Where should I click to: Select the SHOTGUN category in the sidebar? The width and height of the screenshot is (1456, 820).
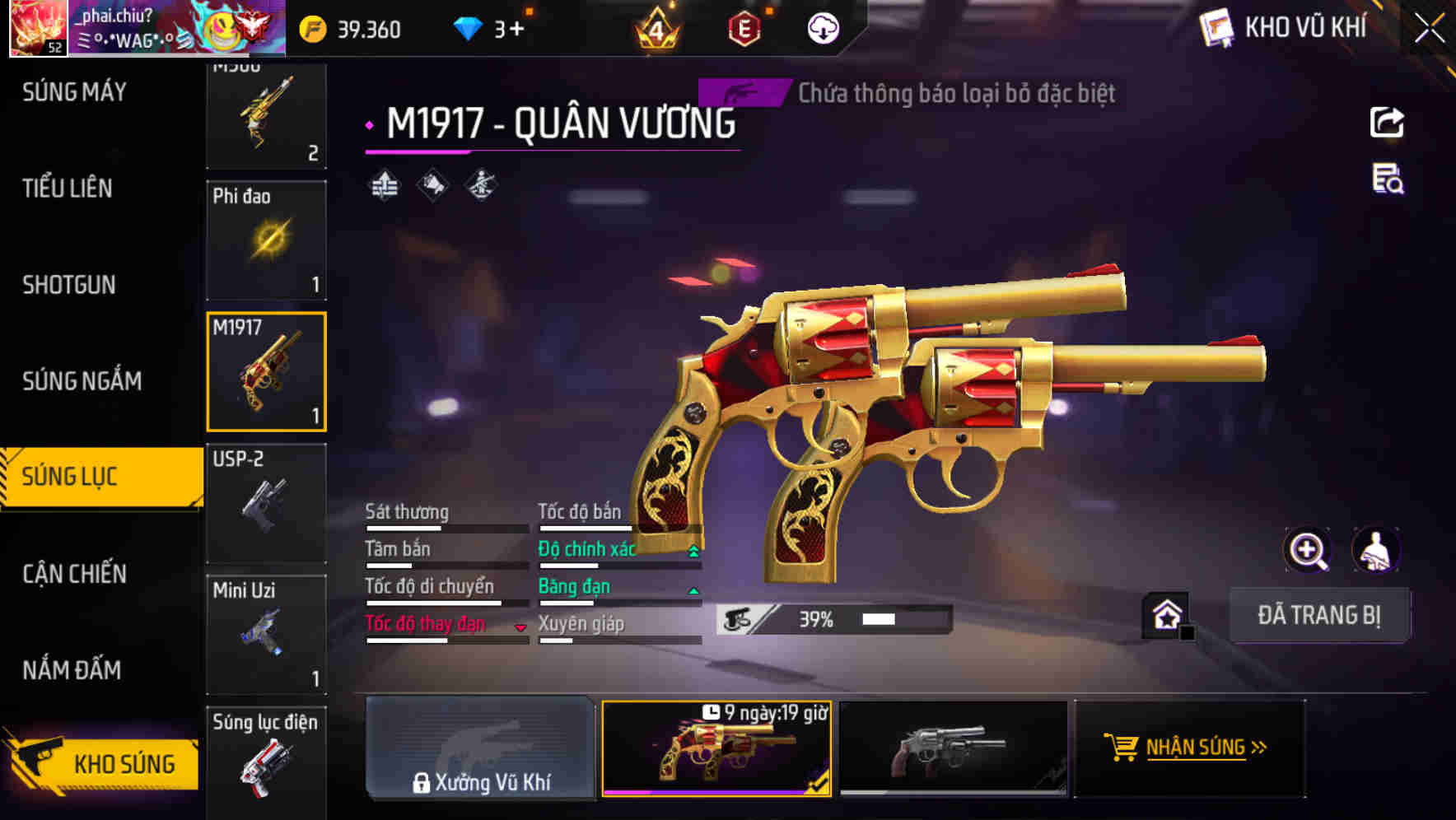[69, 285]
